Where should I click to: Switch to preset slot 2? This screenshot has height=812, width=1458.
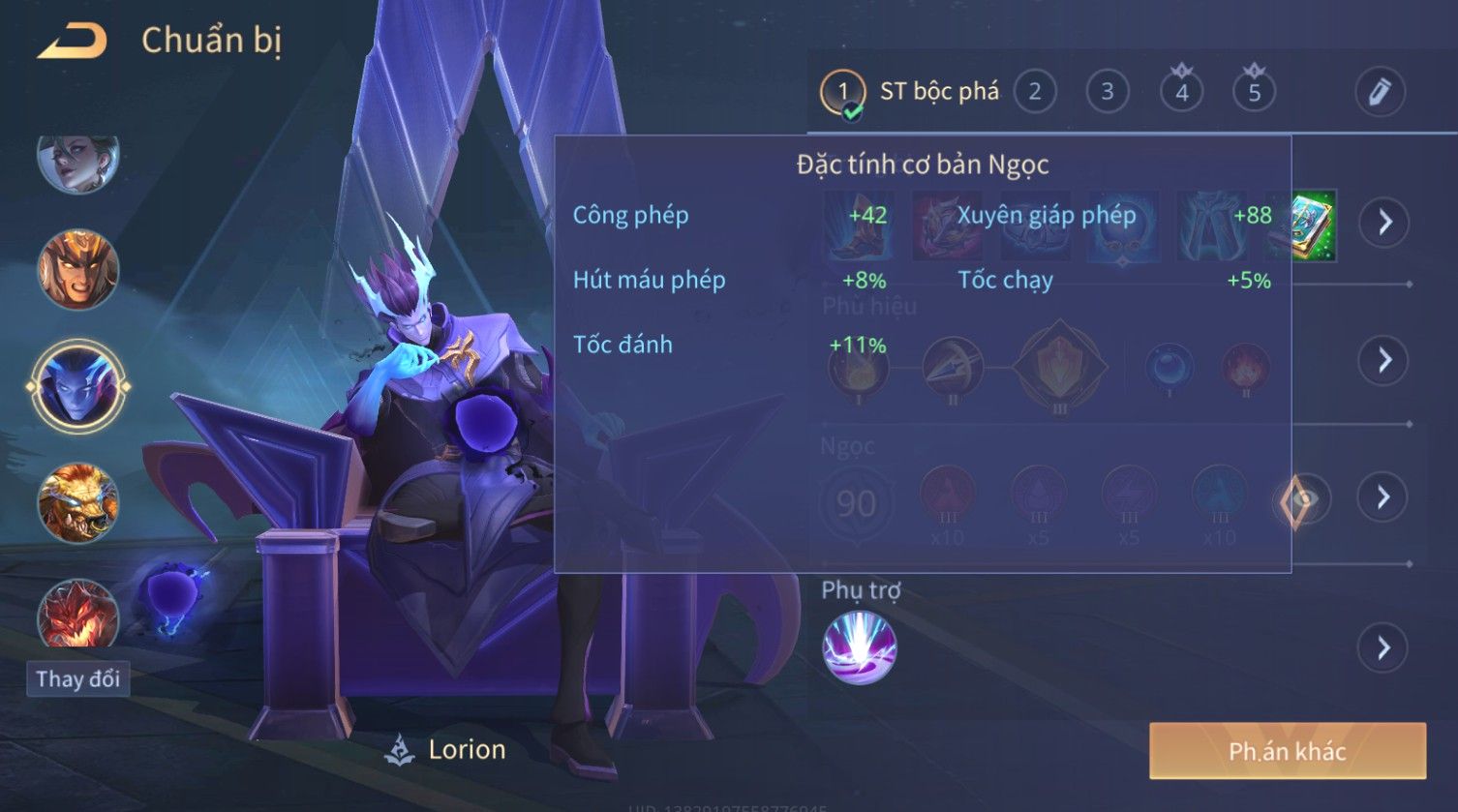click(x=1034, y=92)
